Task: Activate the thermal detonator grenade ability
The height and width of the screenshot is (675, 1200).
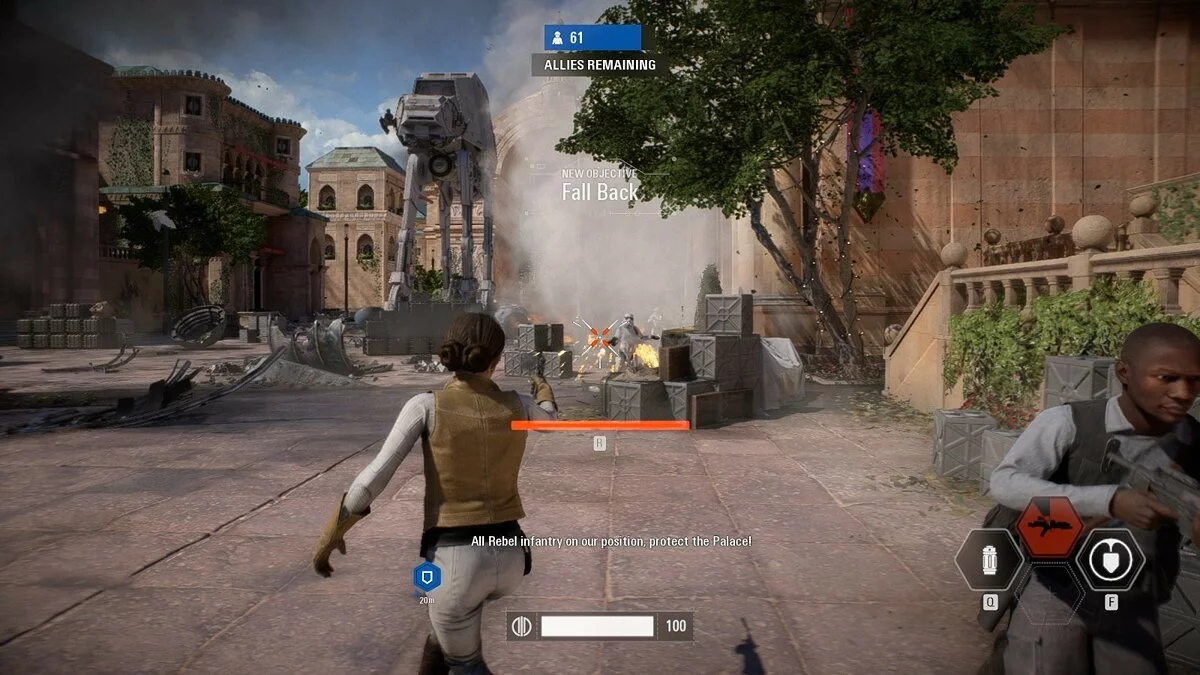Action: tap(989, 560)
